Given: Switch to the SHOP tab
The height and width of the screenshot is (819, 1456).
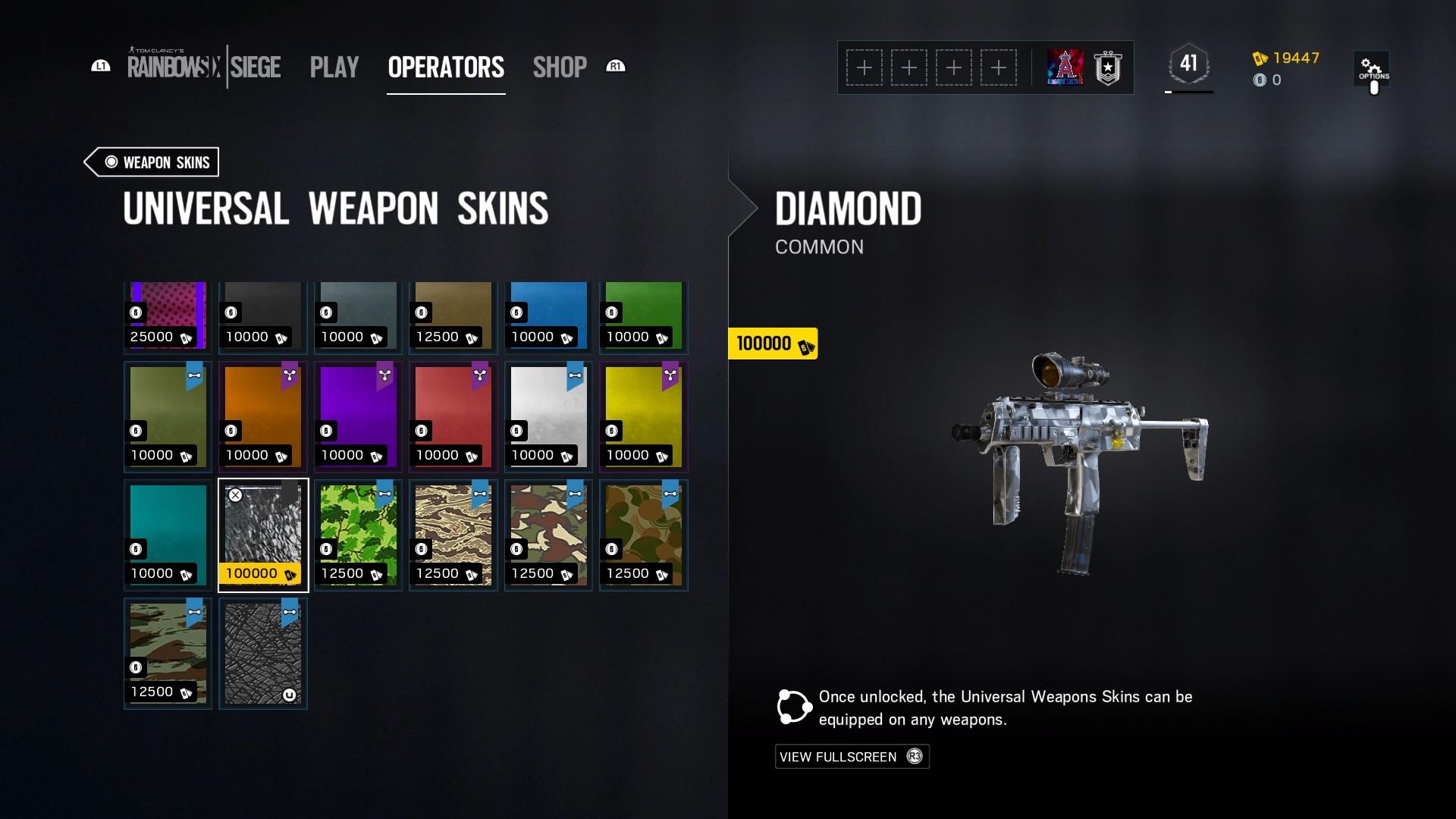Looking at the screenshot, I should coord(560,67).
